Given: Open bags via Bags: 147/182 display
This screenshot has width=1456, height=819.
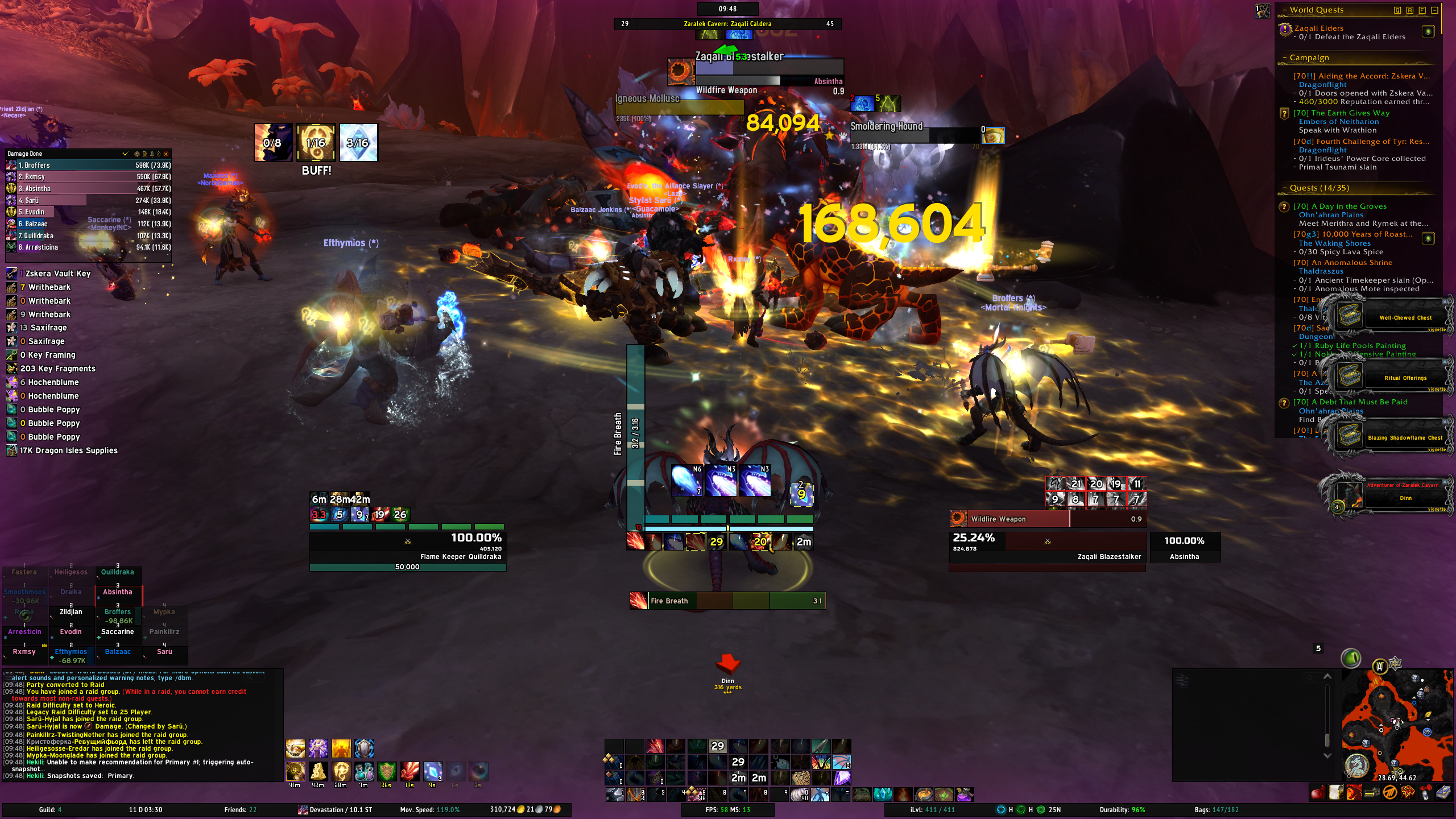Looking at the screenshot, I should (1216, 810).
